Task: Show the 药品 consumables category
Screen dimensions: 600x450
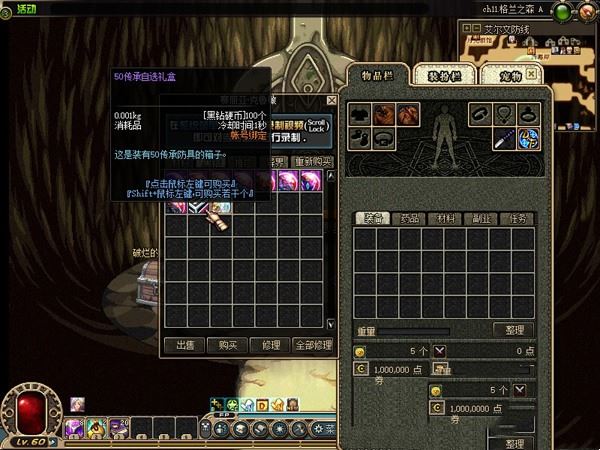Action: (x=407, y=218)
